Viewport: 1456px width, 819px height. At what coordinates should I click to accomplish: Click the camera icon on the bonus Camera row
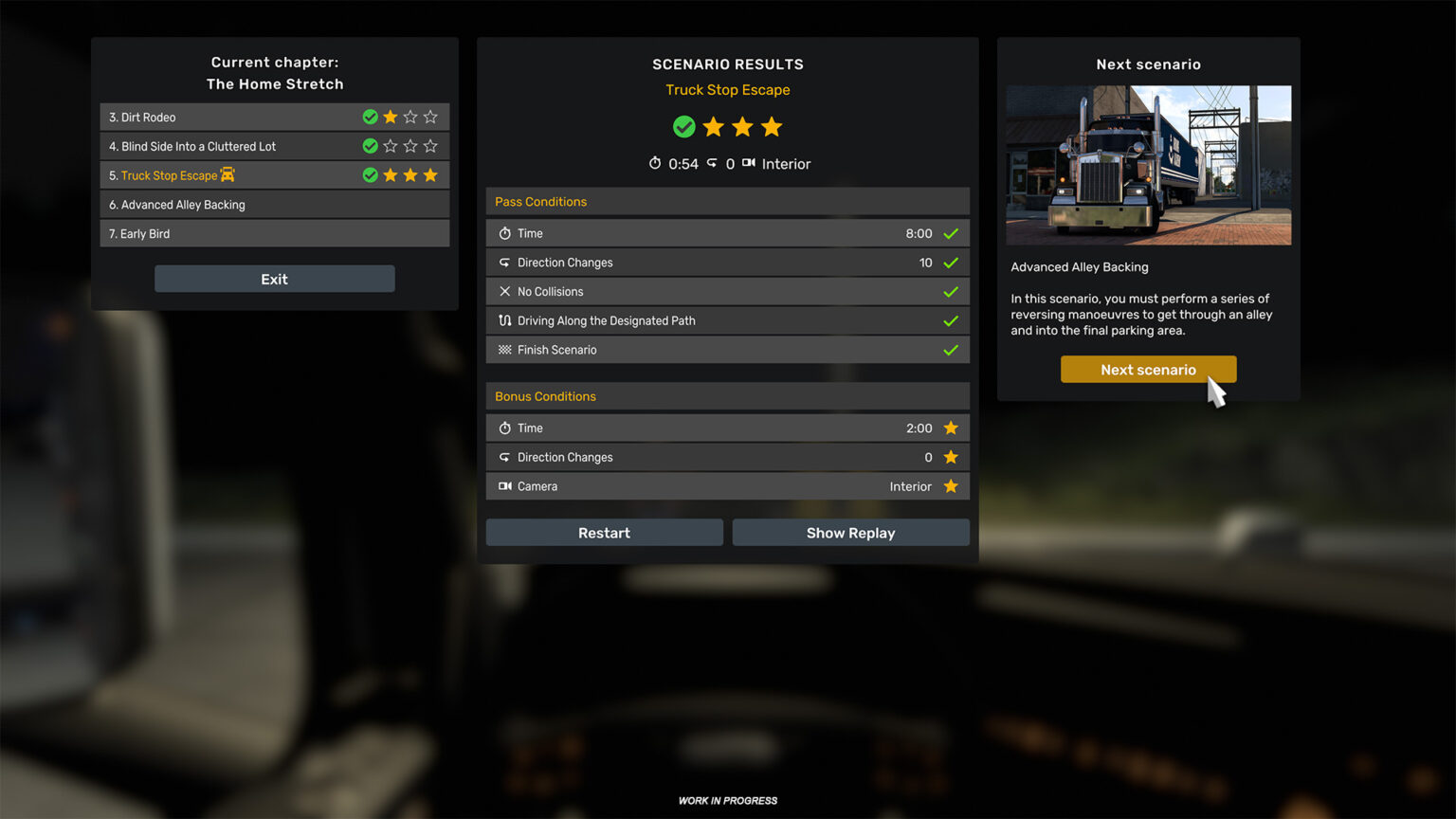[505, 486]
